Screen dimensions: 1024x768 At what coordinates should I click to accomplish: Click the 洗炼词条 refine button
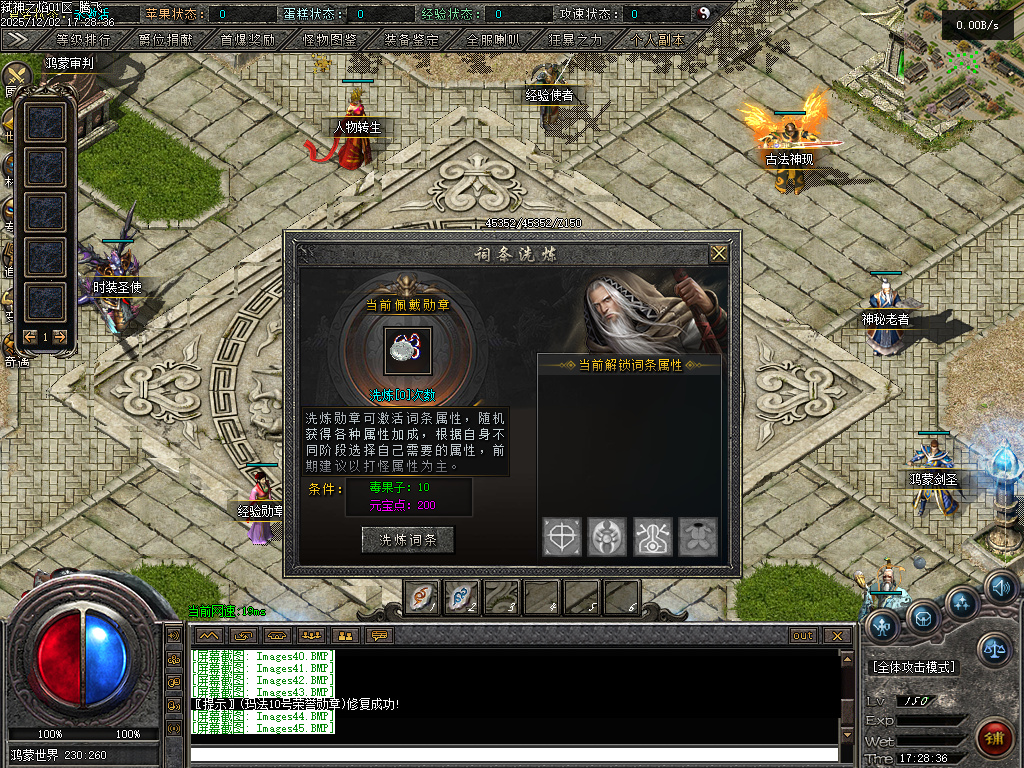pos(408,539)
